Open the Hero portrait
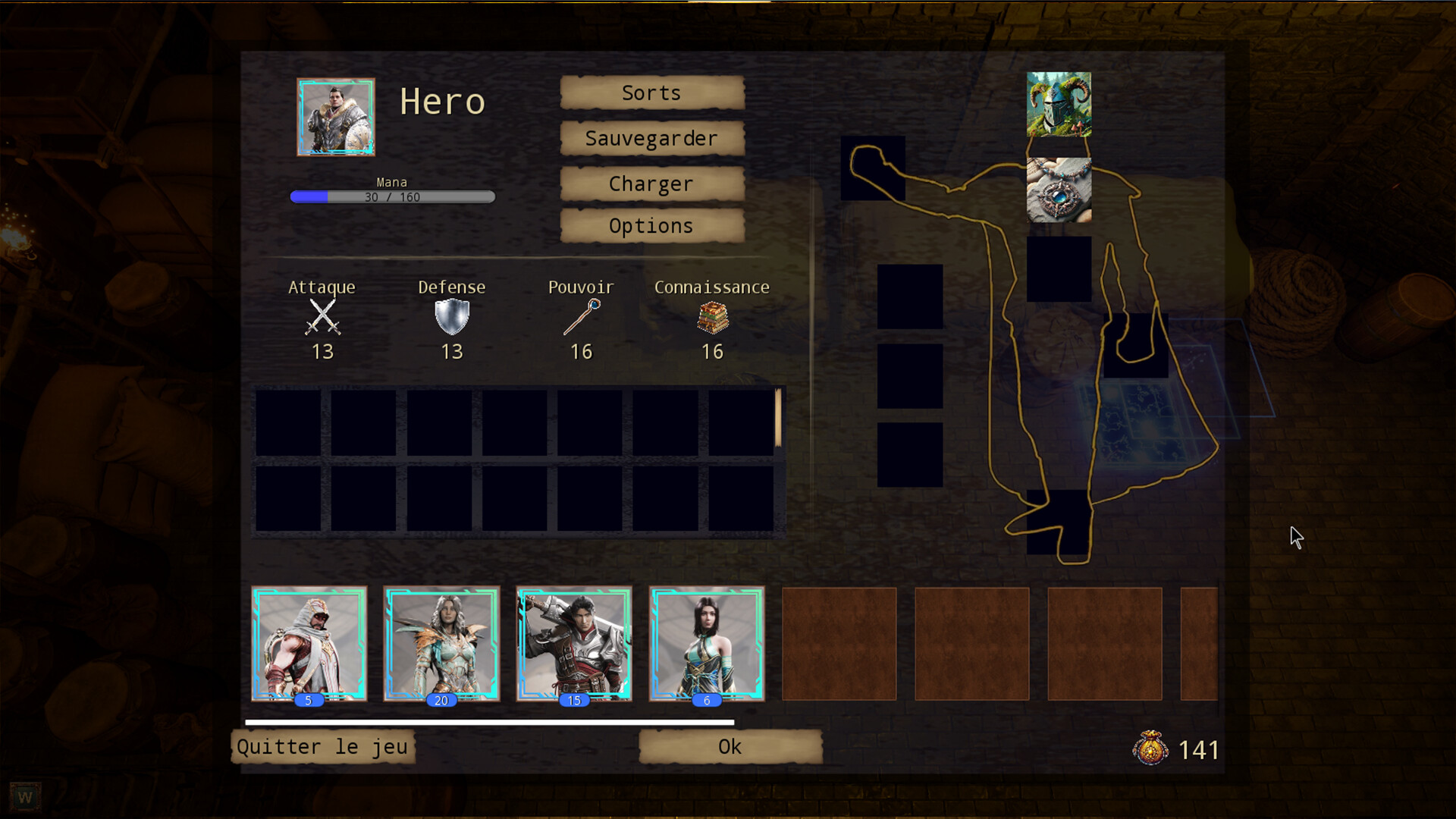Viewport: 1456px width, 819px height. coord(336,117)
